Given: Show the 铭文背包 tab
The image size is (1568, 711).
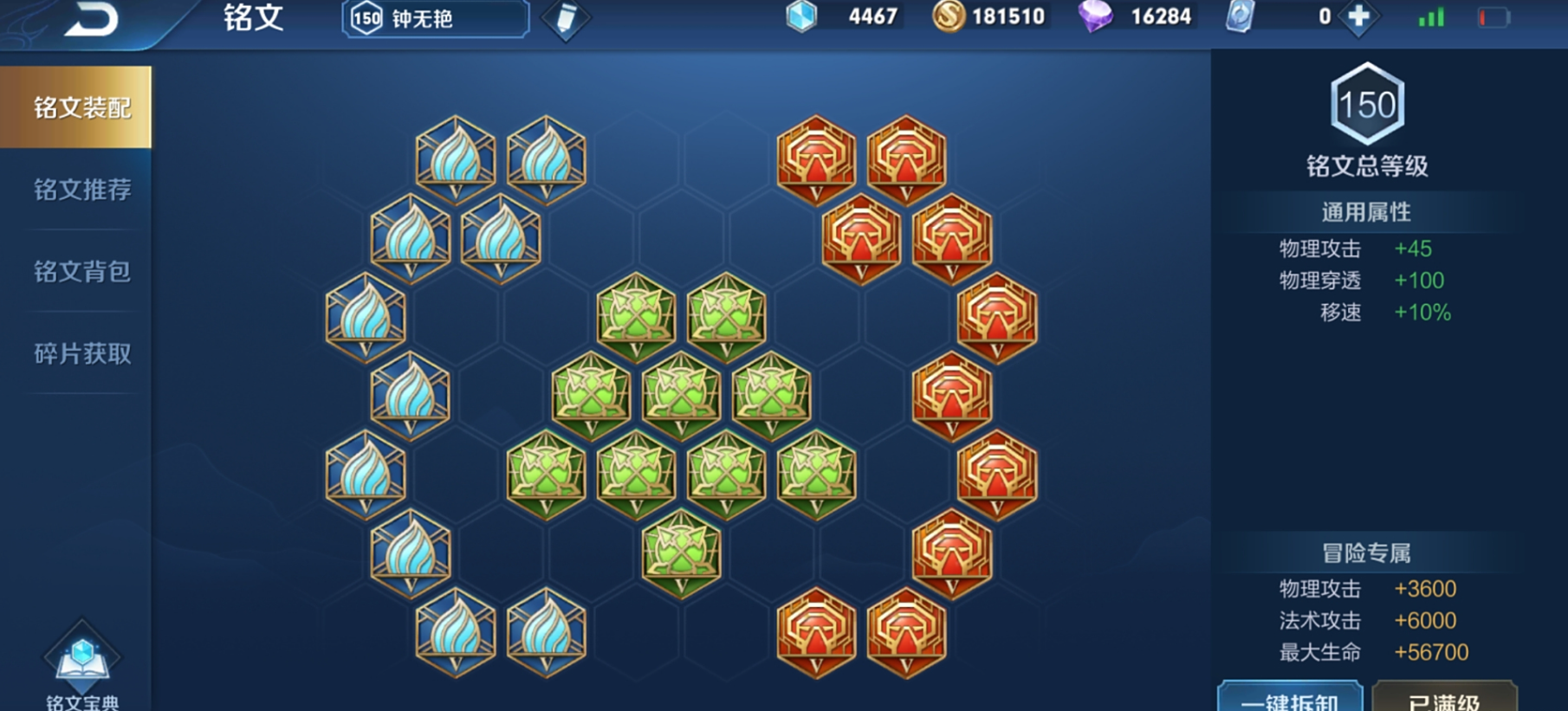Looking at the screenshot, I should click(81, 272).
